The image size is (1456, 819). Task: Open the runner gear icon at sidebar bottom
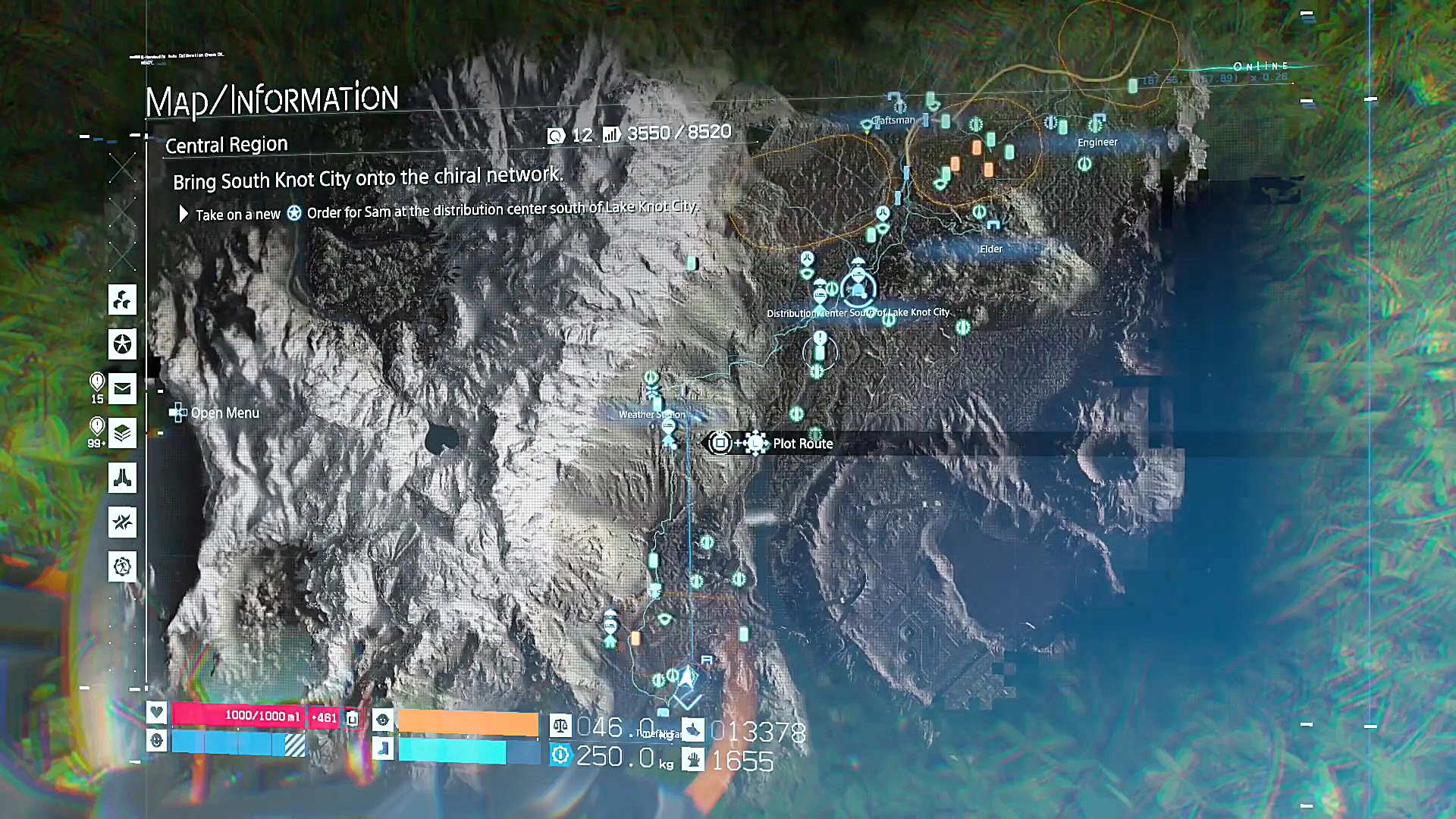pyautogui.click(x=122, y=566)
